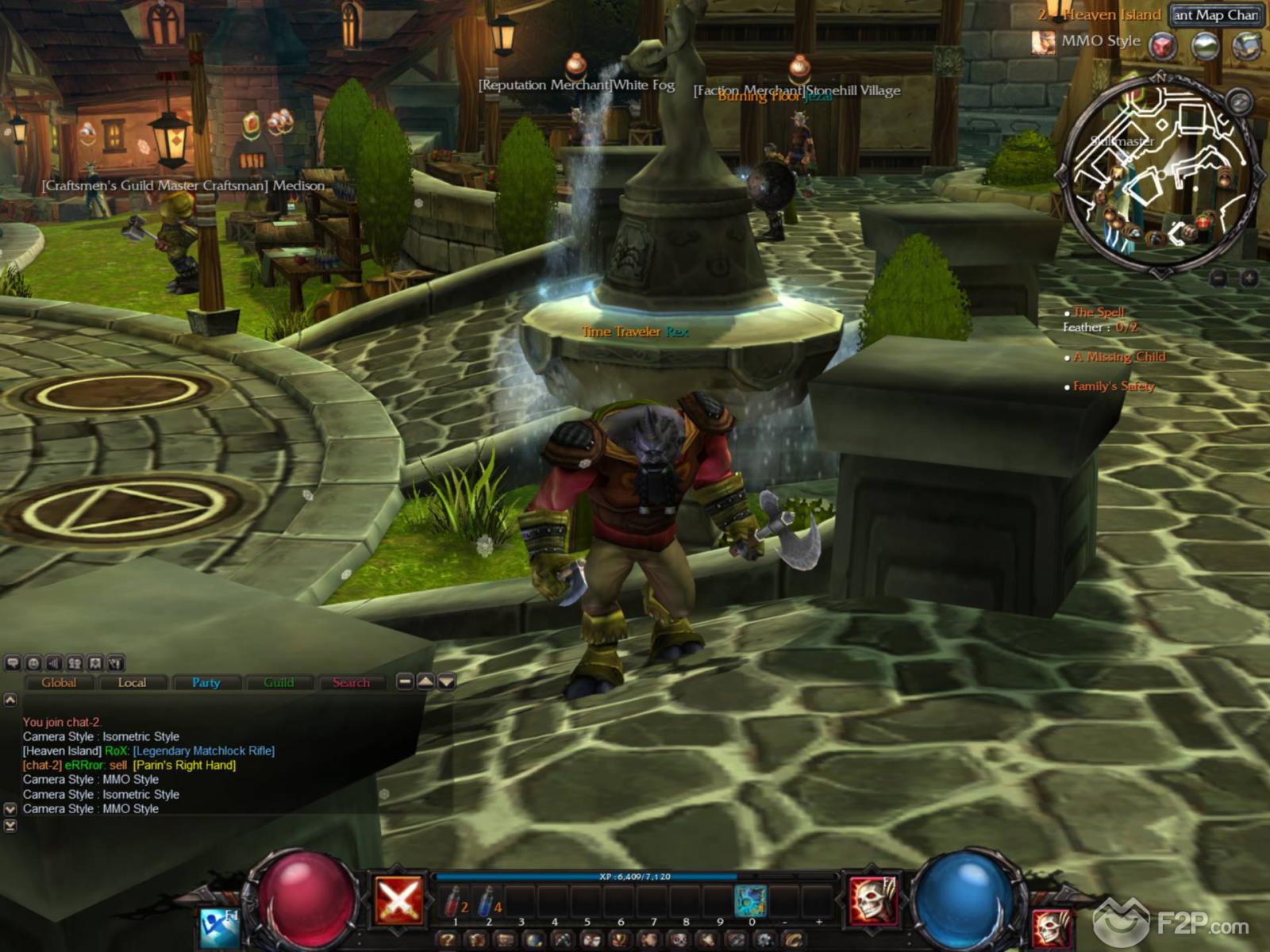Open the Search chat tab

pos(351,682)
